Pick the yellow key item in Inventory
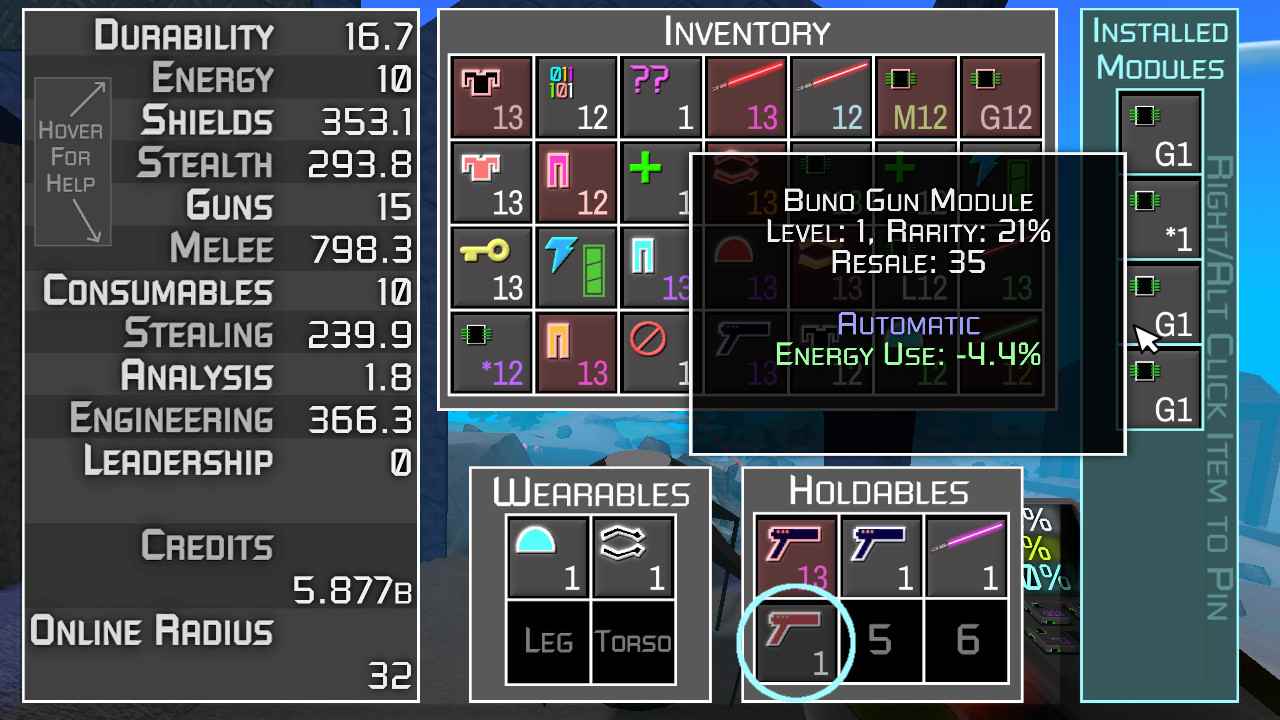Image resolution: width=1280 pixels, height=720 pixels. tap(490, 267)
